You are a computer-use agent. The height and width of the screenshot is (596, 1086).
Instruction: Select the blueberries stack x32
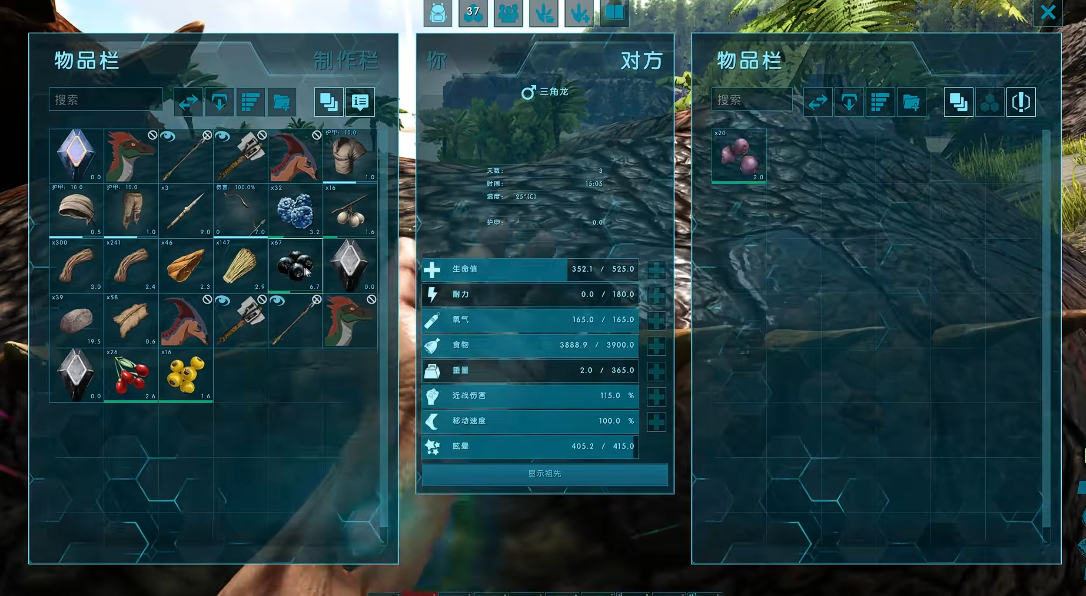coord(295,209)
